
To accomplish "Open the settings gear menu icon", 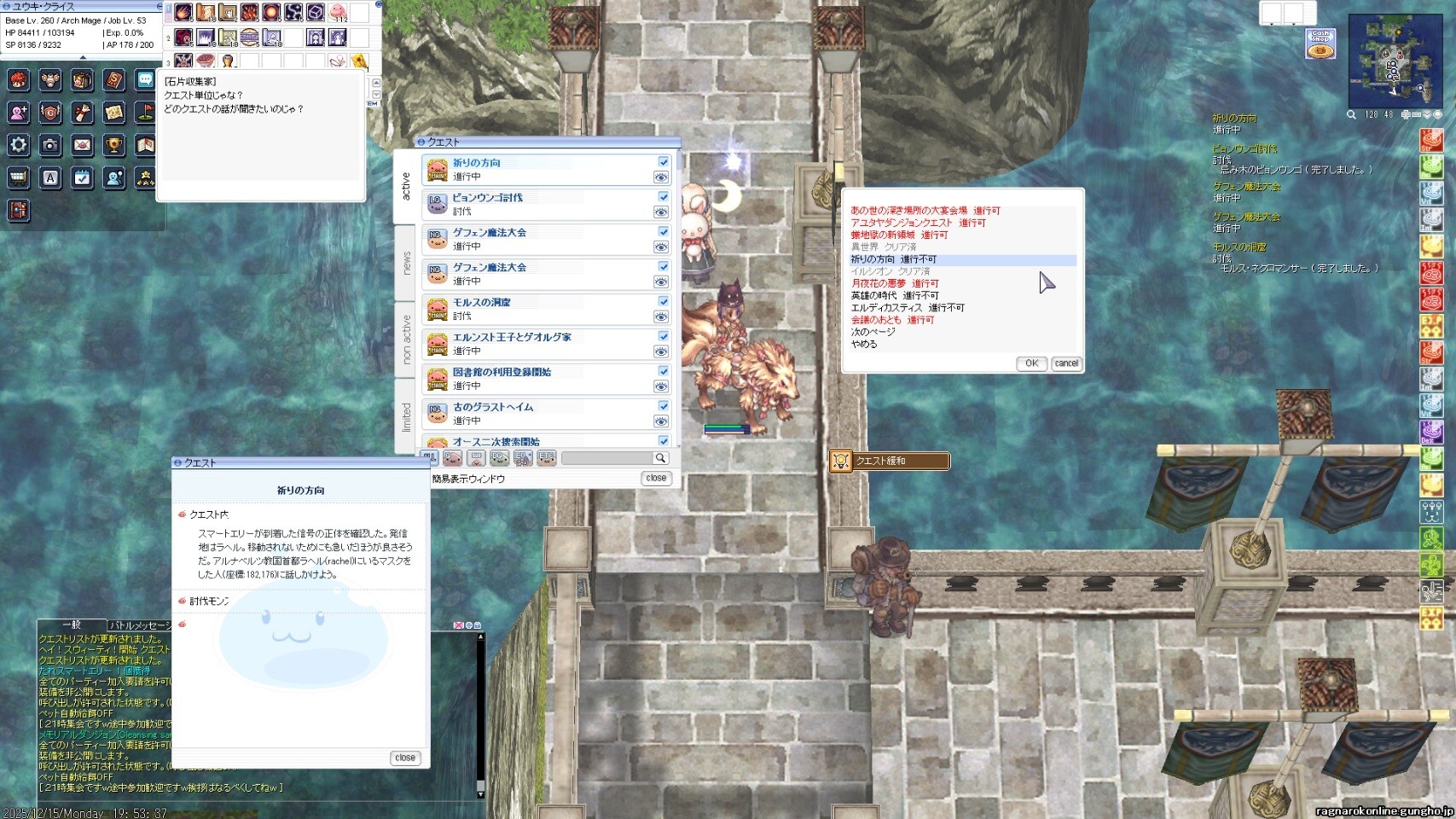I will 19,144.
